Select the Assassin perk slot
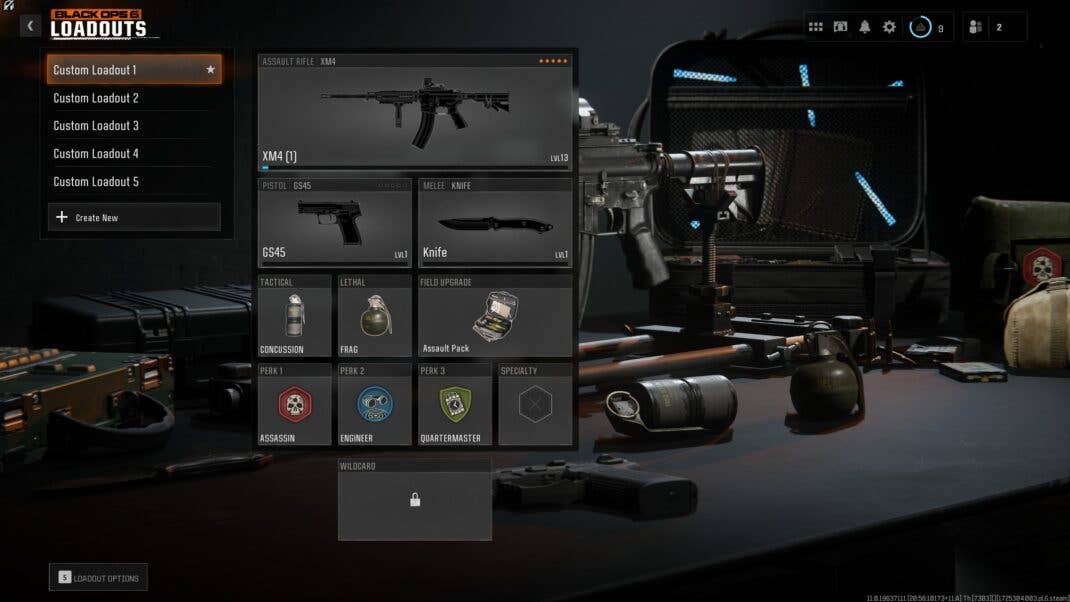 click(295, 404)
